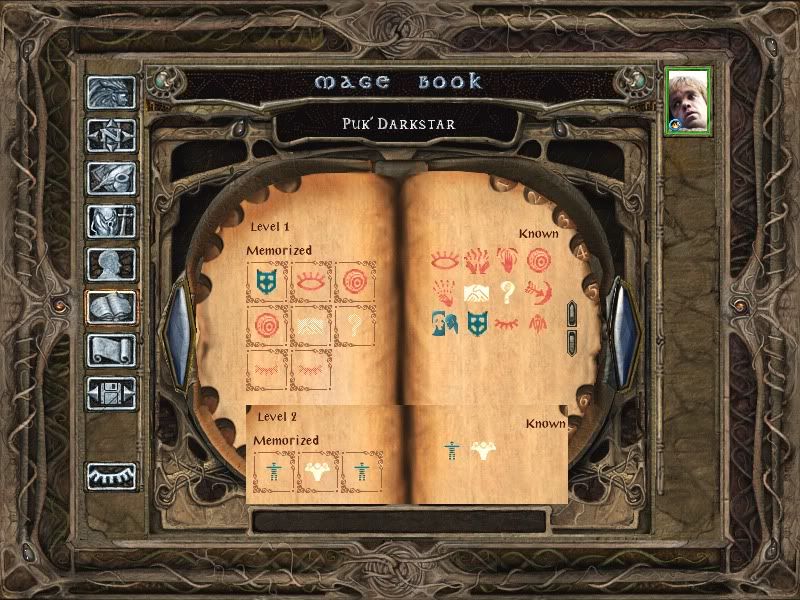Select the memorized red open-eye spell
The image size is (800, 600).
click(311, 281)
